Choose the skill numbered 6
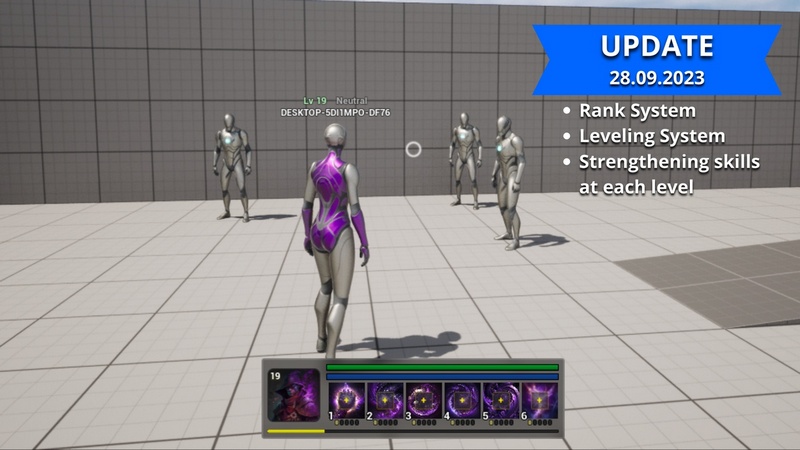This screenshot has width=800, height=450. point(539,399)
